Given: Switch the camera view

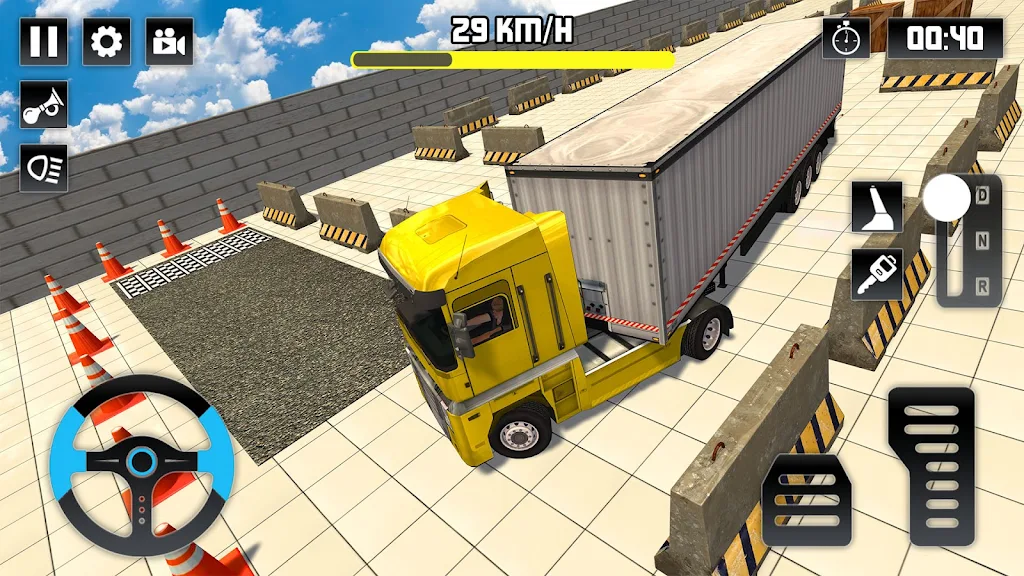Looking at the screenshot, I should click(x=169, y=41).
